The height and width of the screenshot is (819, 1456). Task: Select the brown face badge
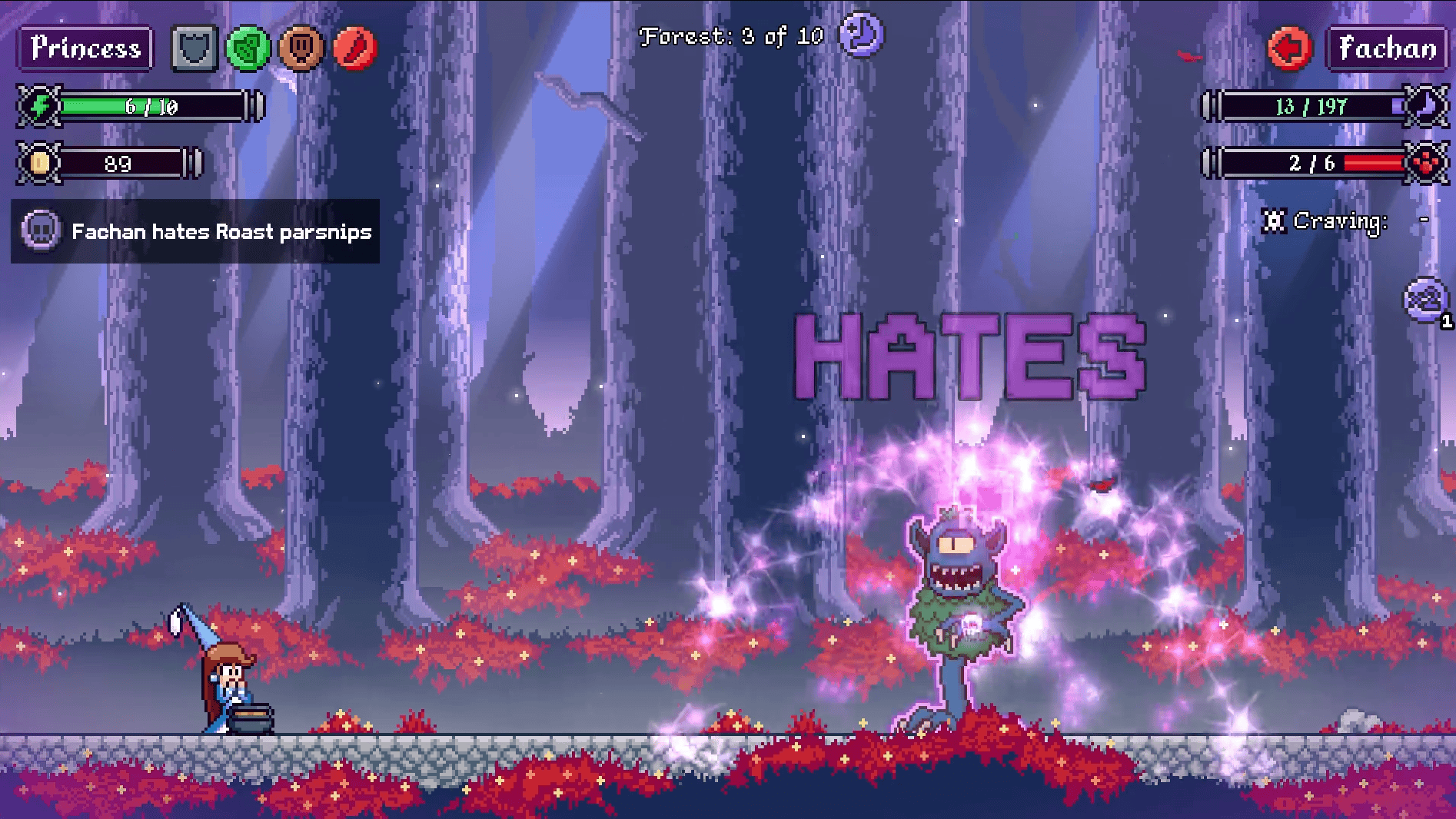point(301,48)
